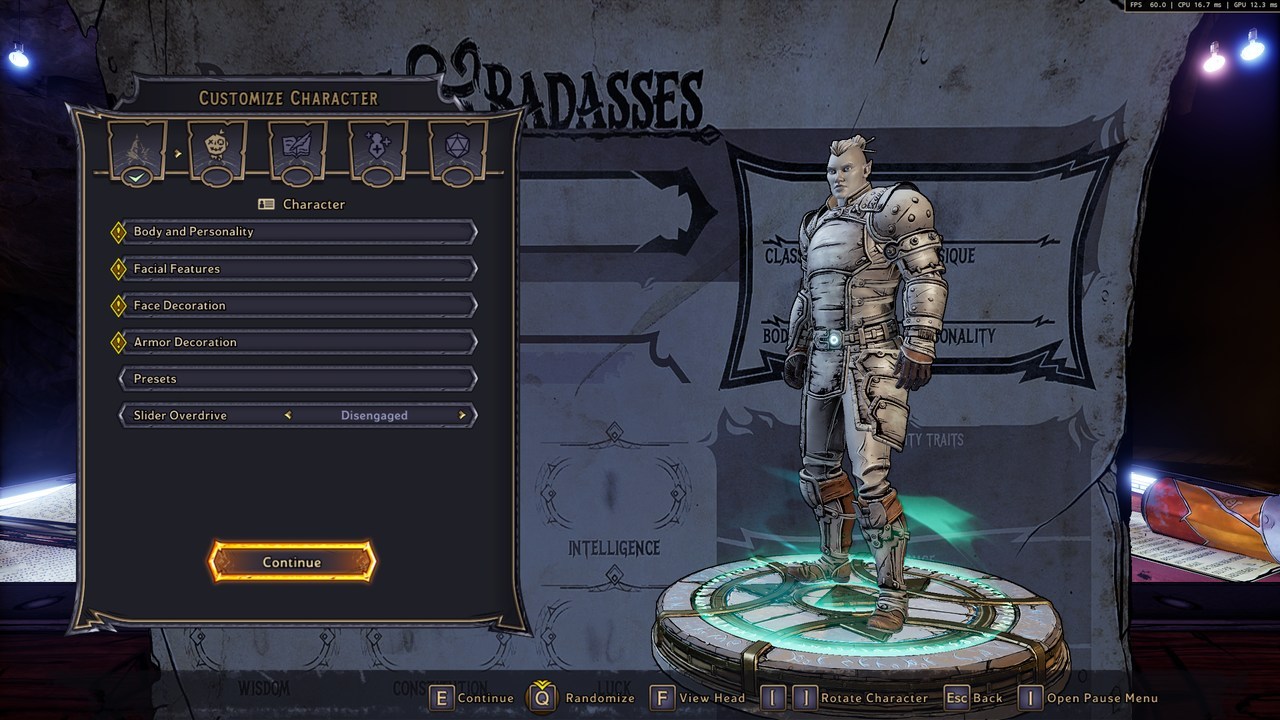Open the Face Decoration section
1280x720 pixels.
pos(296,305)
